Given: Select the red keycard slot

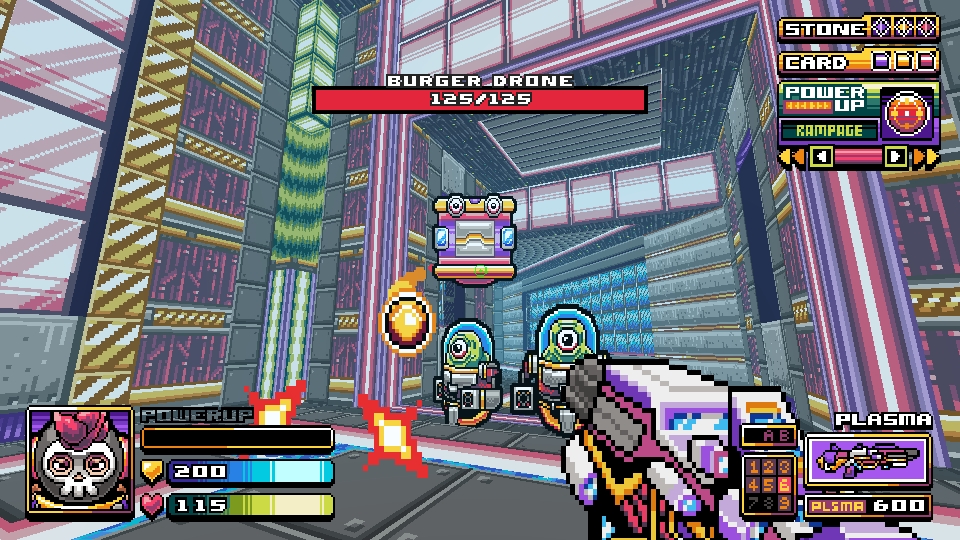Looking at the screenshot, I should pyautogui.click(x=926, y=62).
